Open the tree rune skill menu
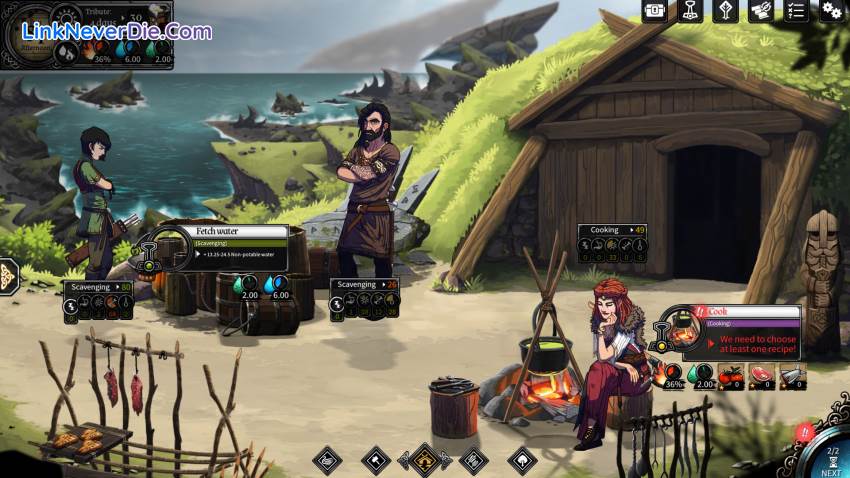This screenshot has width=850, height=478. (726, 11)
